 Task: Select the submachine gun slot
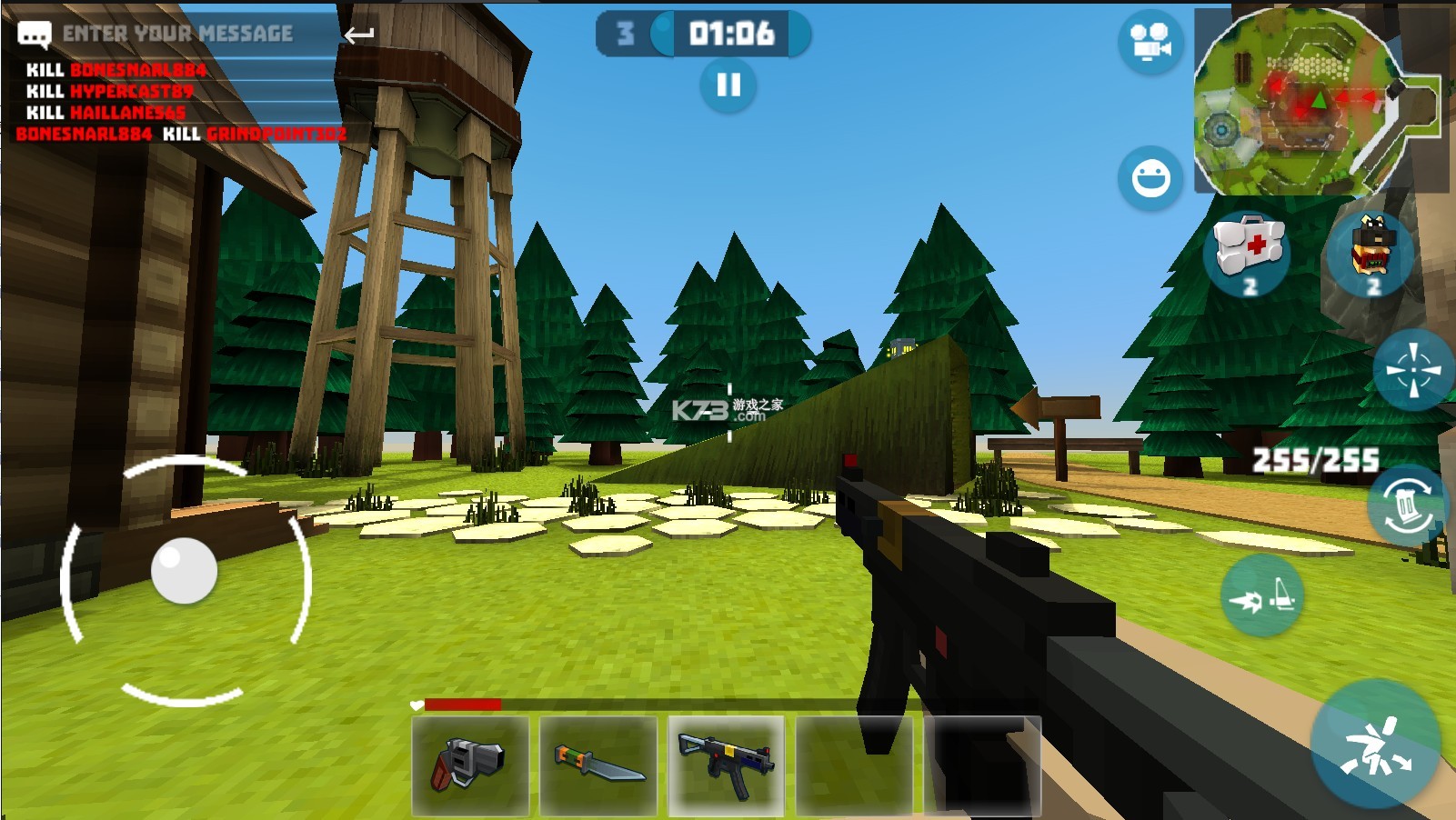click(x=726, y=765)
